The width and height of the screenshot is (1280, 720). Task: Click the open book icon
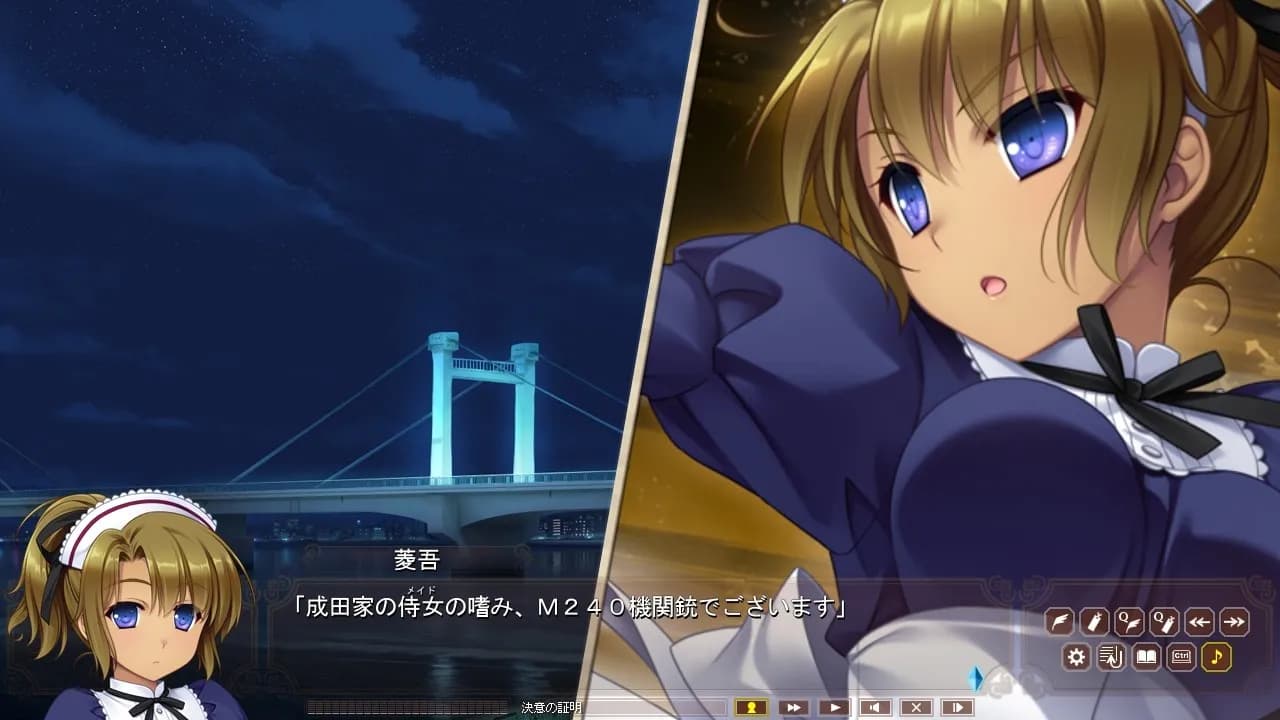(x=1146, y=657)
